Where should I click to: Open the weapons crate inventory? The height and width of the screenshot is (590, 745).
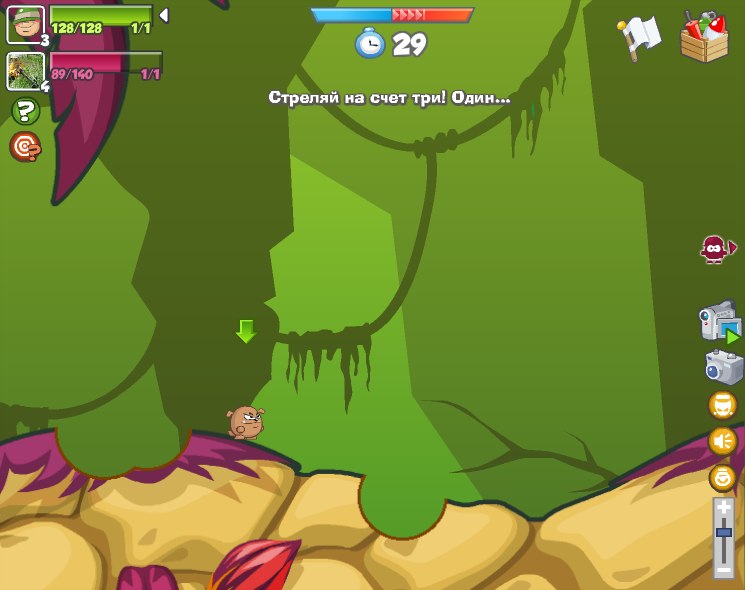point(704,38)
